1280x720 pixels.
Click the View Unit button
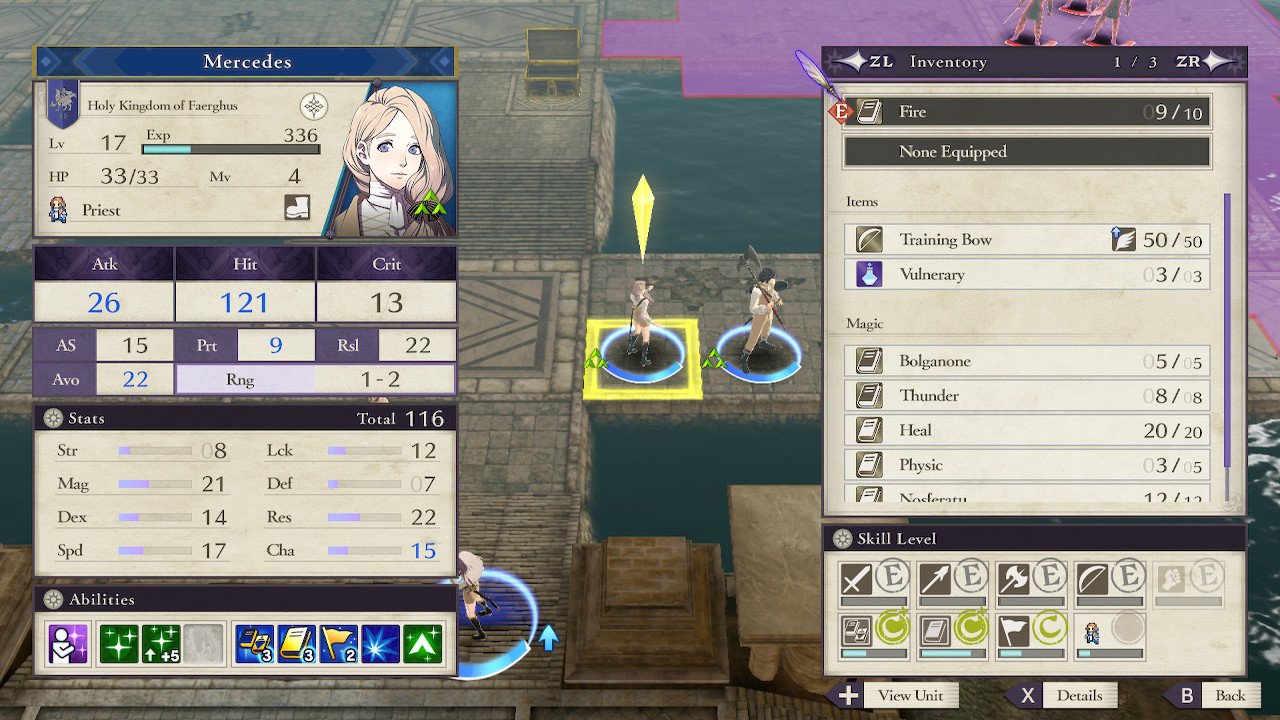(893, 695)
